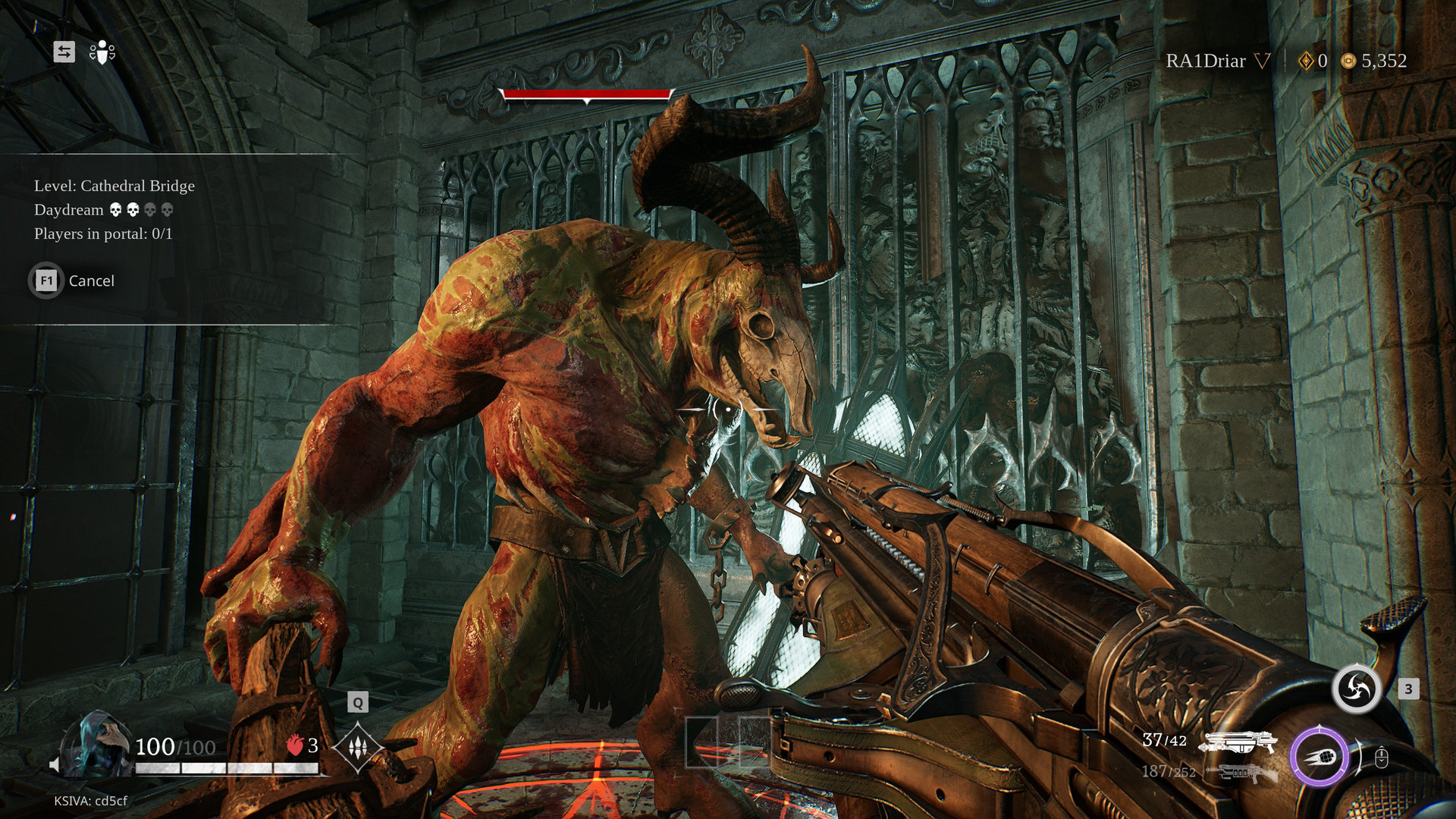Image resolution: width=1456 pixels, height=819 pixels.
Task: Select the equipped primary weapon icon
Action: click(1238, 742)
